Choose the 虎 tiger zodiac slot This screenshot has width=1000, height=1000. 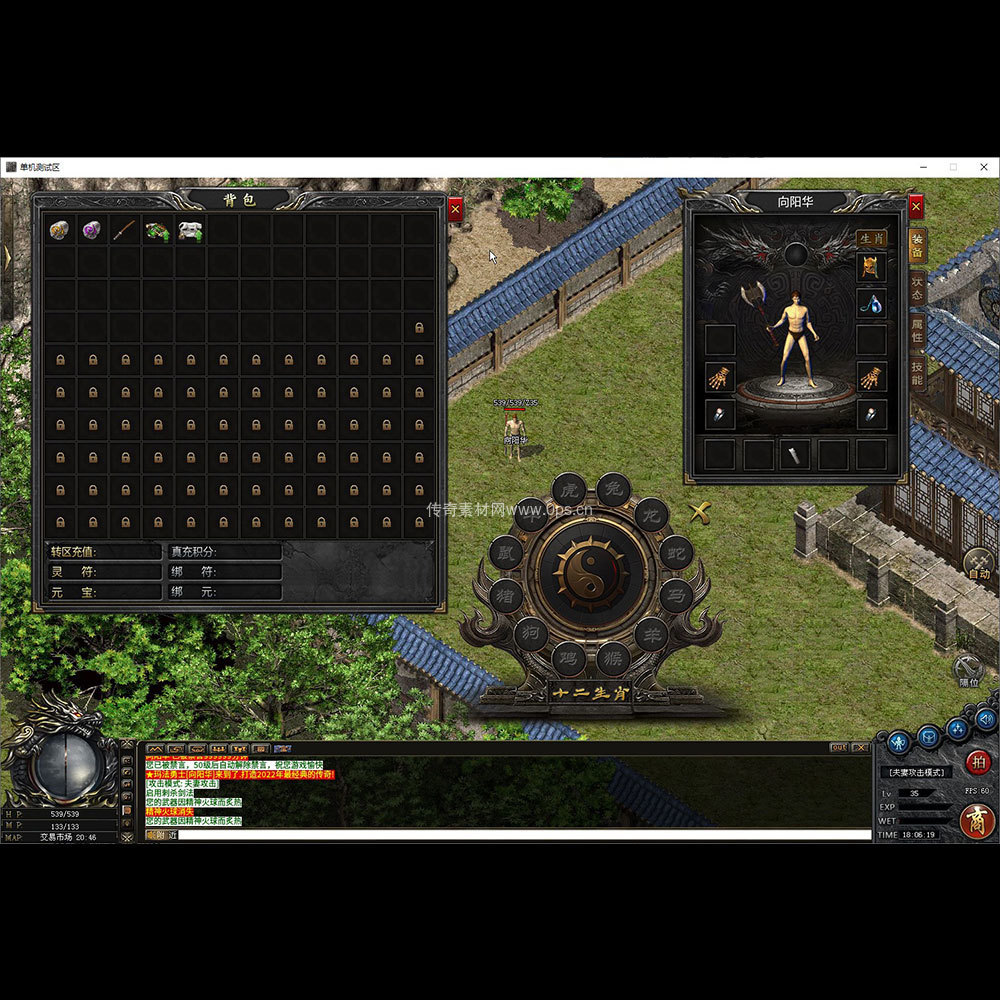pos(569,490)
